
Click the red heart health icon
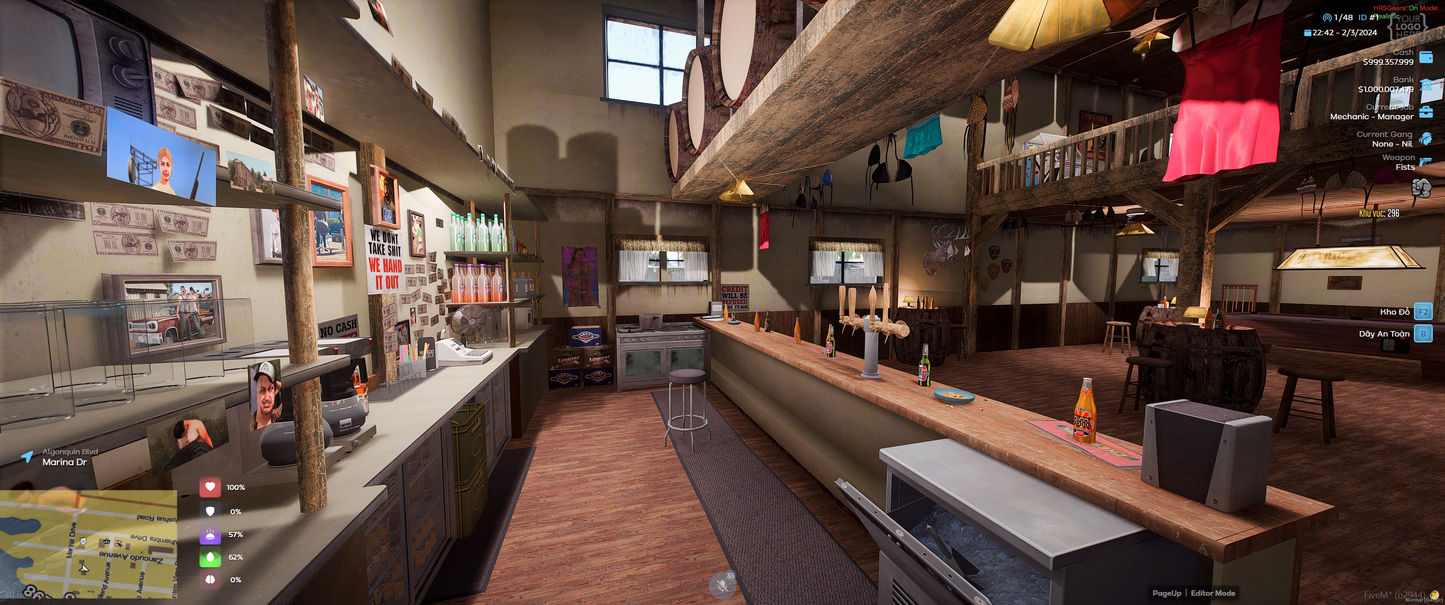(210, 487)
